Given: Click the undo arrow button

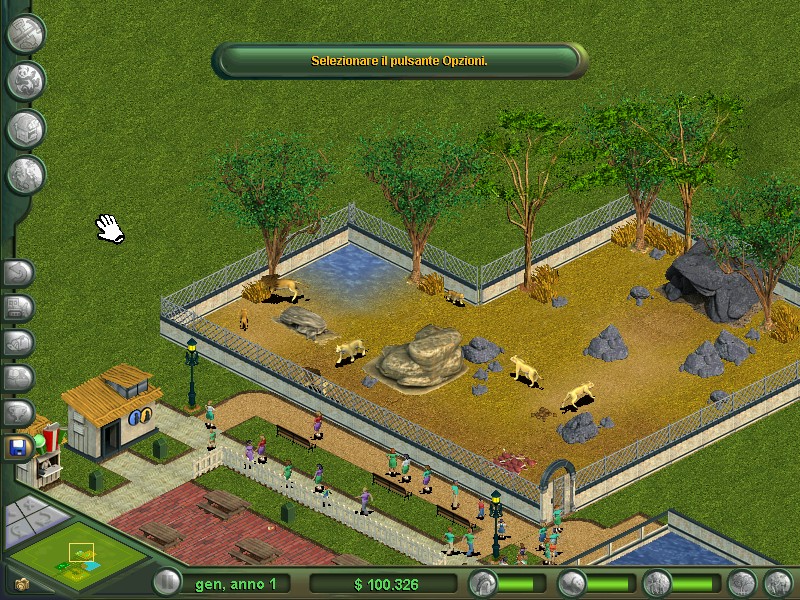Looking at the screenshot, I should tap(19, 272).
